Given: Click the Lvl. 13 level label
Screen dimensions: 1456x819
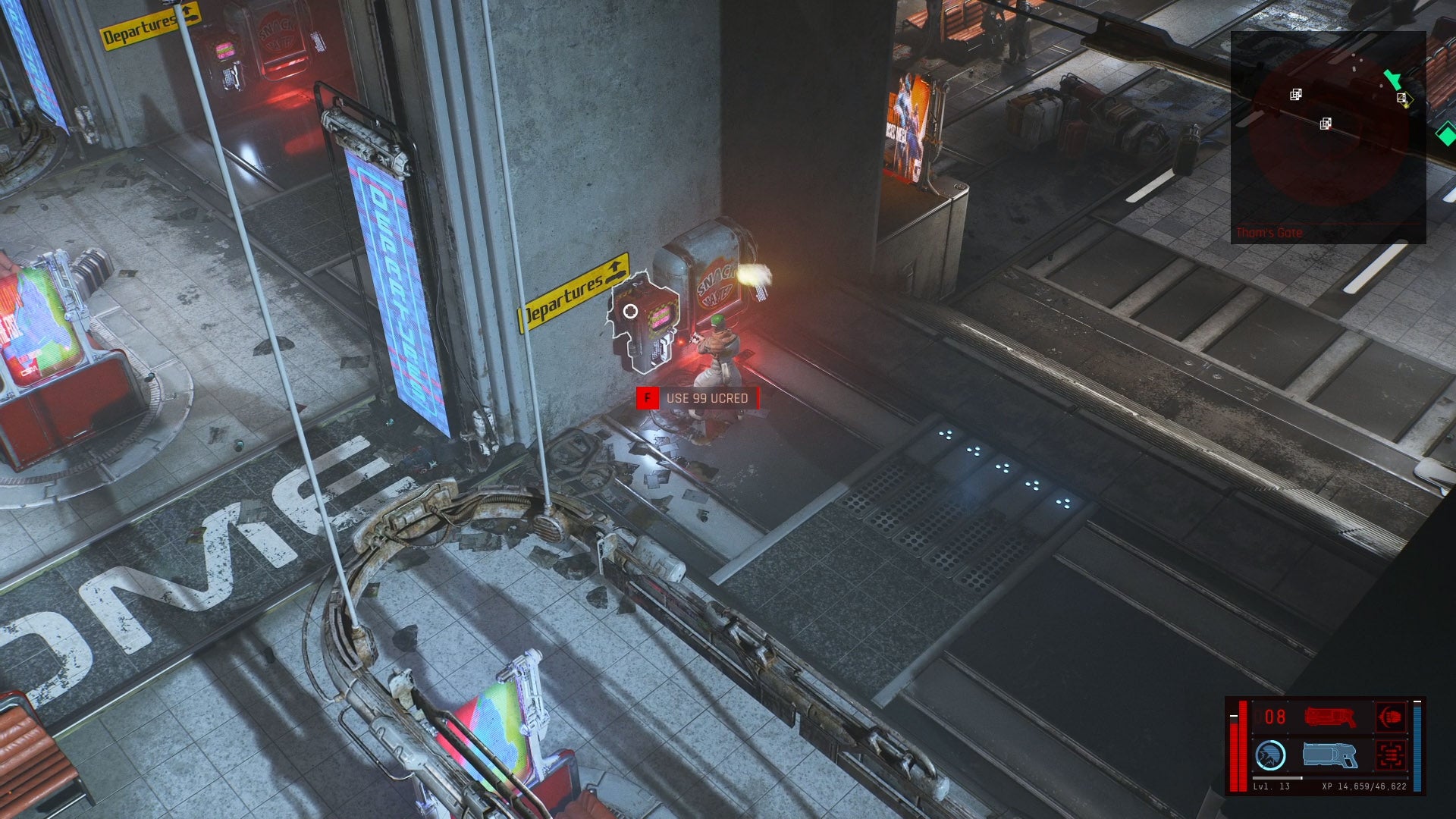Looking at the screenshot, I should (x=1269, y=786).
